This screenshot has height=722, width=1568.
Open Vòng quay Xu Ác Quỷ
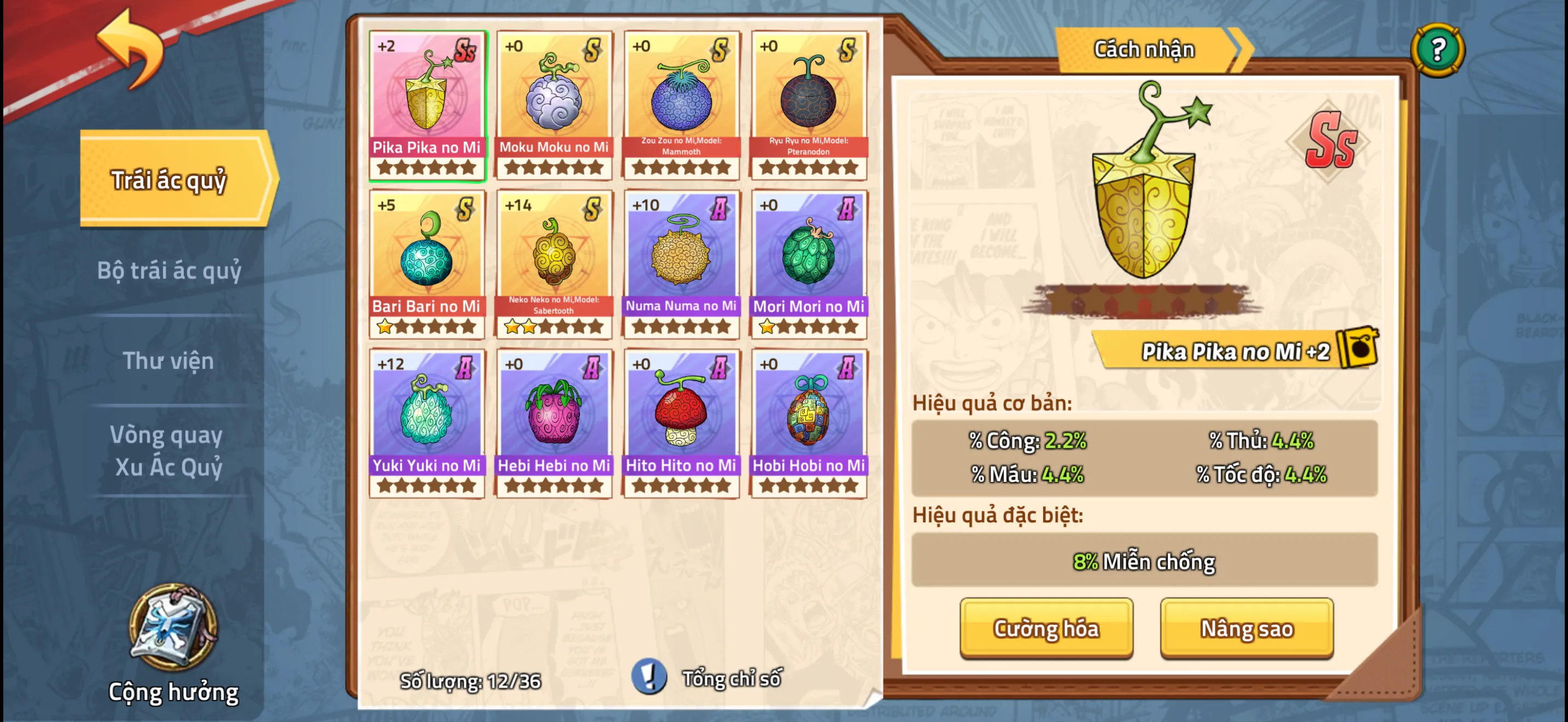(168, 451)
